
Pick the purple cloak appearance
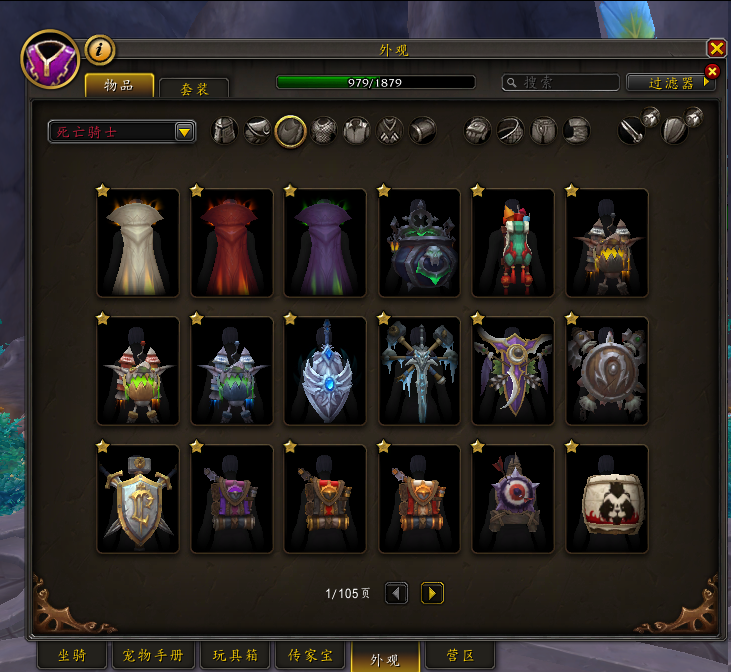pyautogui.click(x=325, y=243)
